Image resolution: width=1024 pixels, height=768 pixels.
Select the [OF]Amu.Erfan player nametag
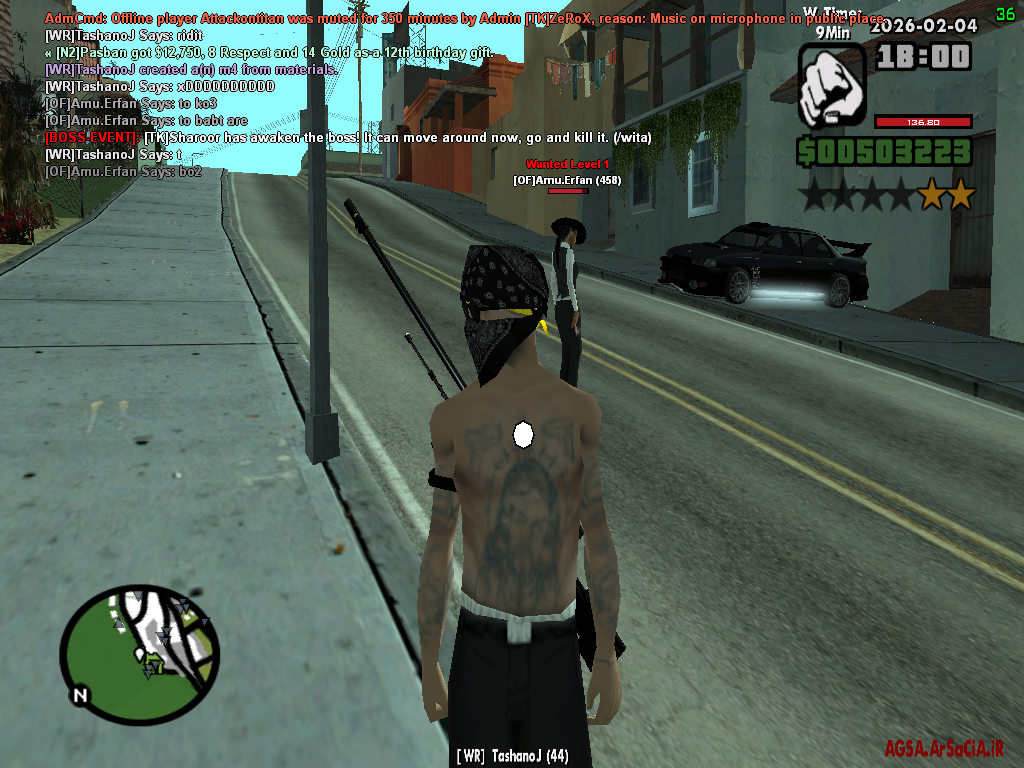pyautogui.click(x=568, y=180)
